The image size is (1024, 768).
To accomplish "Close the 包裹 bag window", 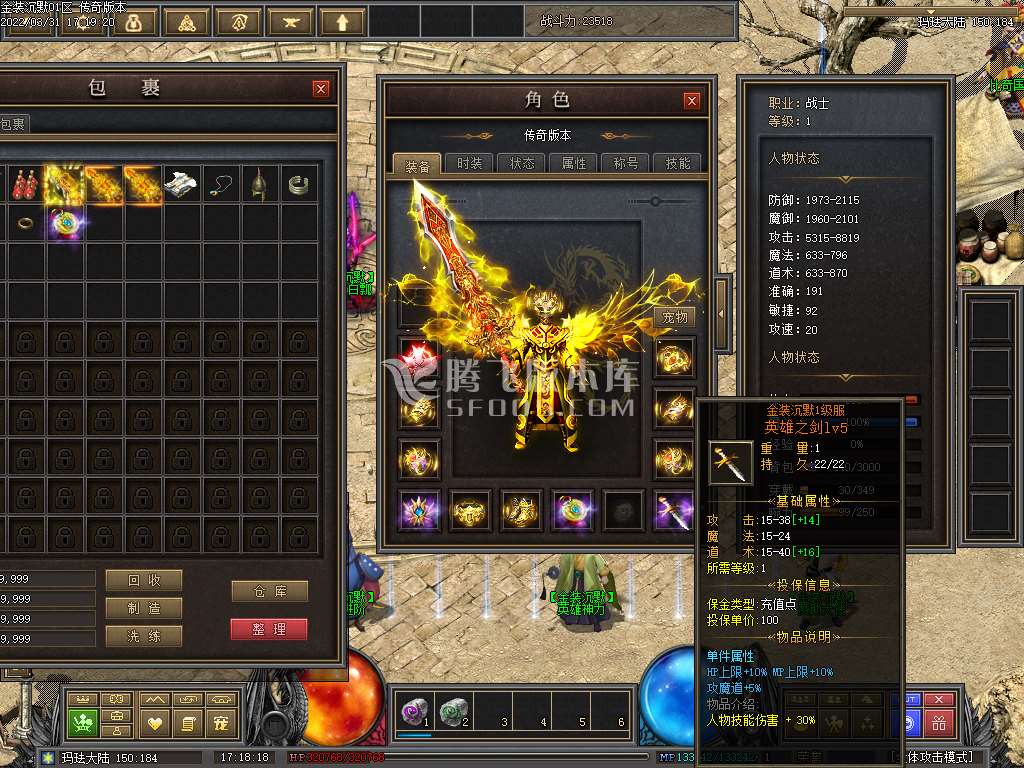I will pos(321,89).
